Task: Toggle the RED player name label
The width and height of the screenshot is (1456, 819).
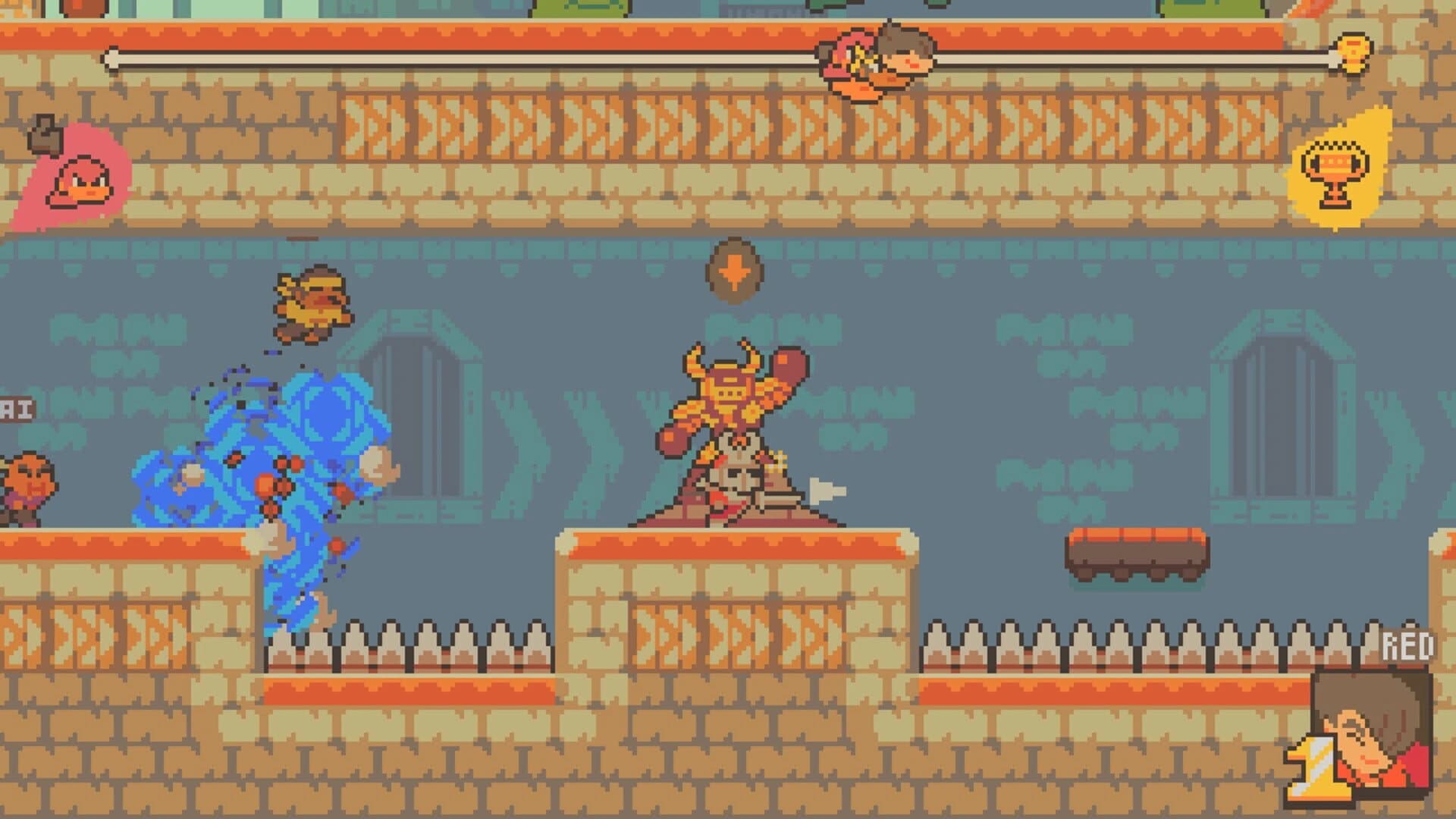Action: 1409,645
